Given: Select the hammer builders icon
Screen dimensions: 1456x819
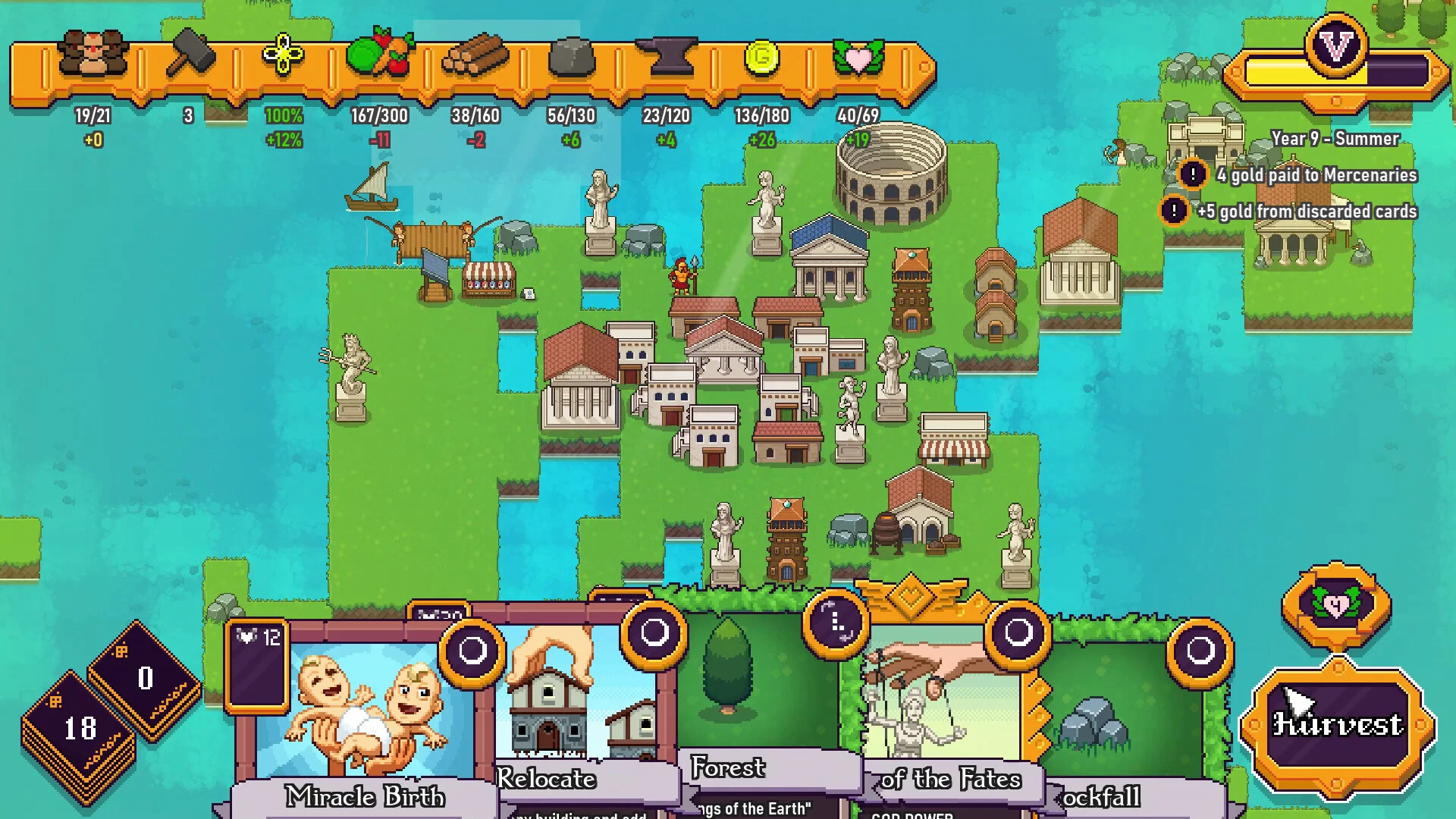Looking at the screenshot, I should [189, 55].
